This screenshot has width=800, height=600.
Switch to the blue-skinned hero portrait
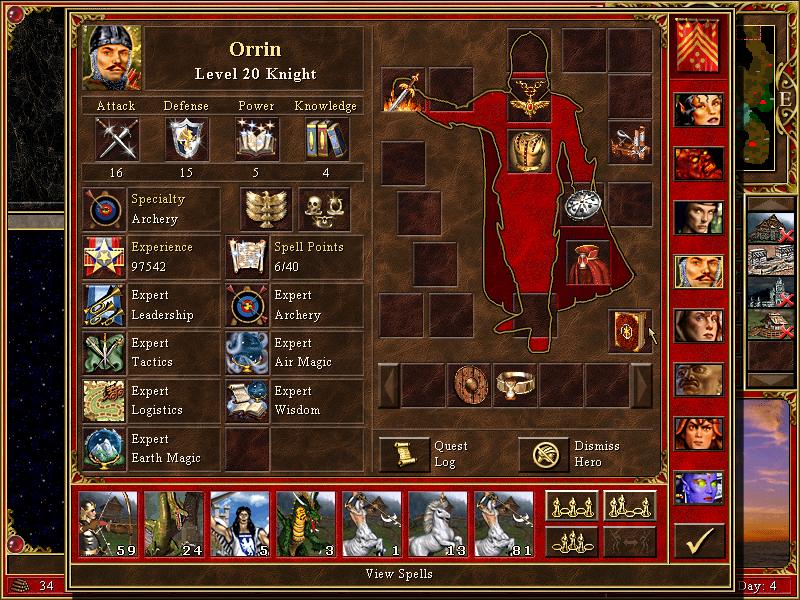click(x=698, y=488)
